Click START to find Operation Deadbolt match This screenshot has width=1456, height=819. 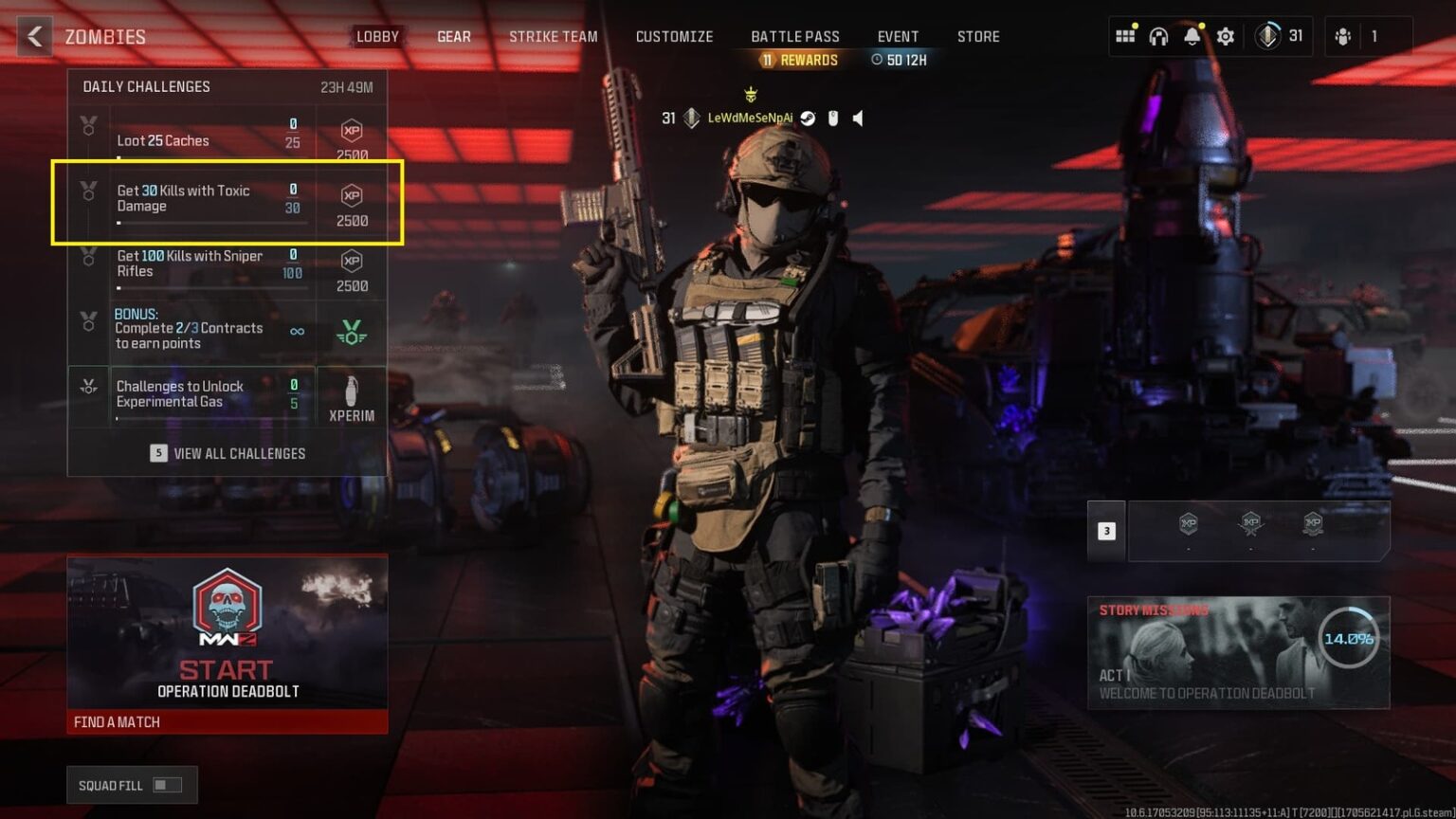click(x=227, y=670)
